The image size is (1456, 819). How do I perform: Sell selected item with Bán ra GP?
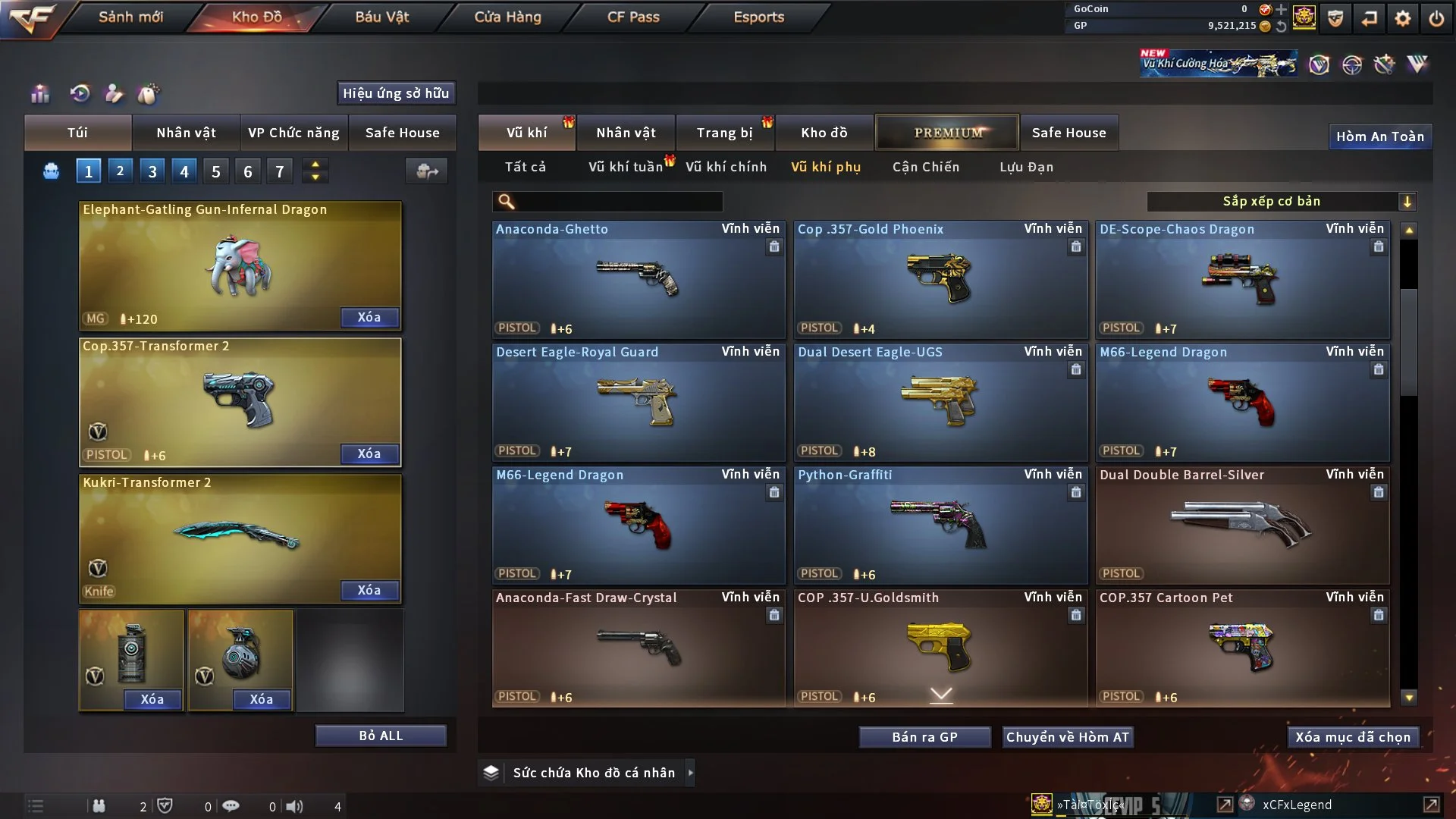pos(924,737)
